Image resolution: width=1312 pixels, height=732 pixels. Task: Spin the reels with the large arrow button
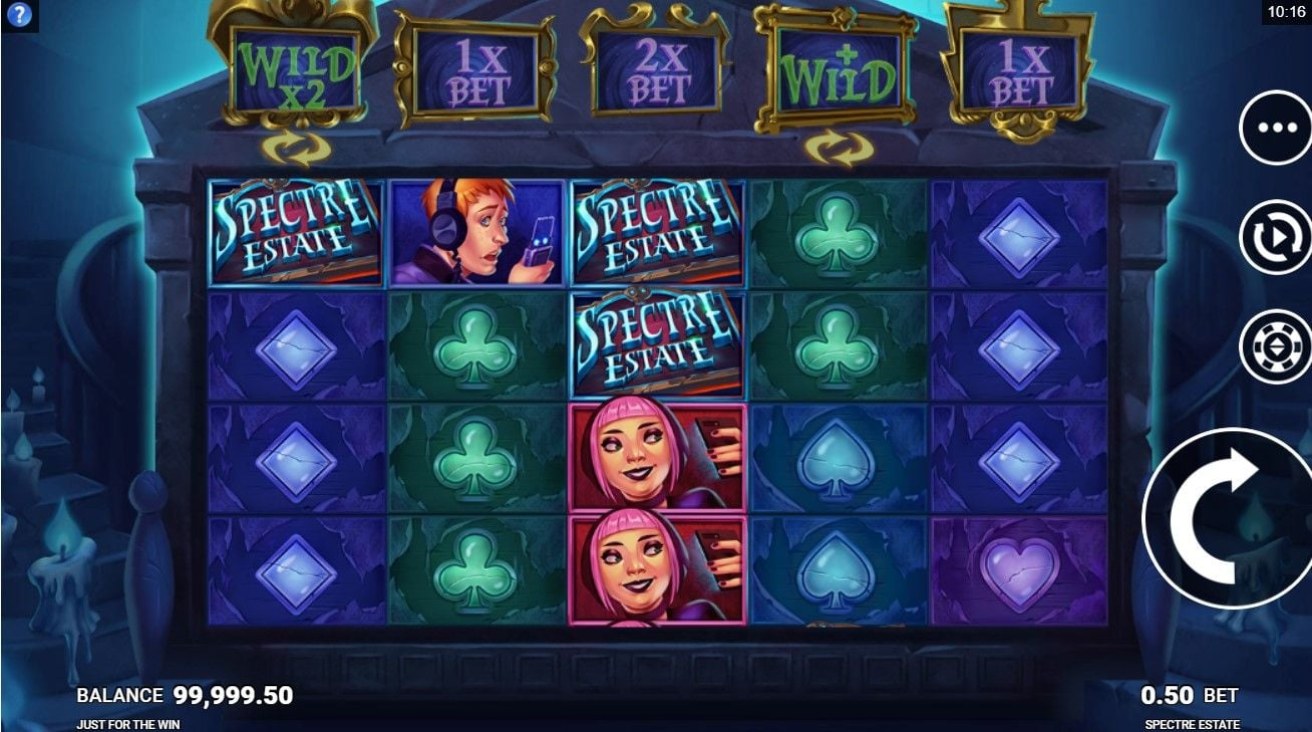1232,518
